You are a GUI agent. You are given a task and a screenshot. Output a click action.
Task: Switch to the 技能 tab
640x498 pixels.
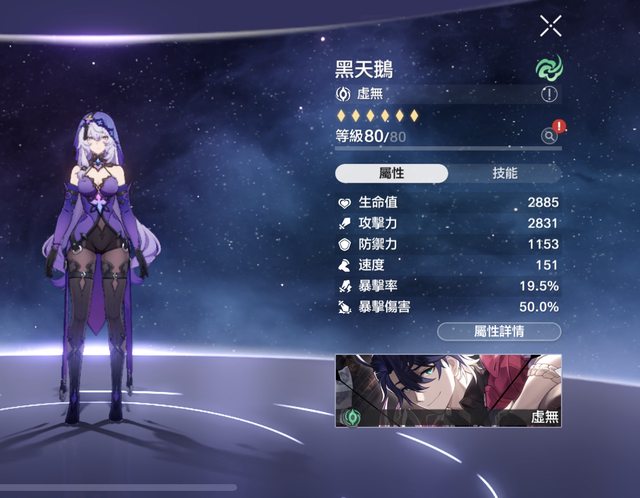[x=505, y=173]
